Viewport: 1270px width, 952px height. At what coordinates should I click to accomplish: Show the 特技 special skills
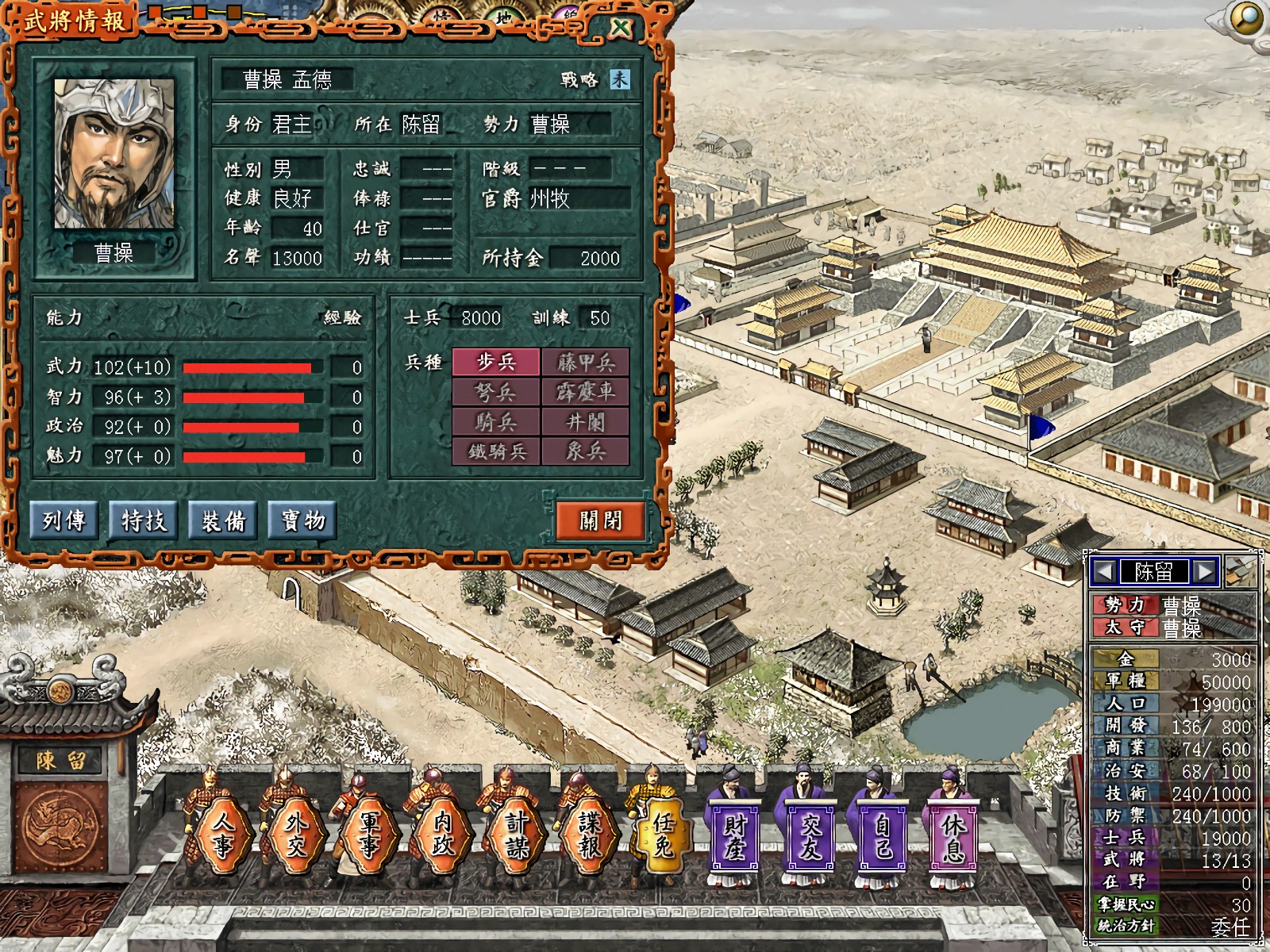(144, 520)
